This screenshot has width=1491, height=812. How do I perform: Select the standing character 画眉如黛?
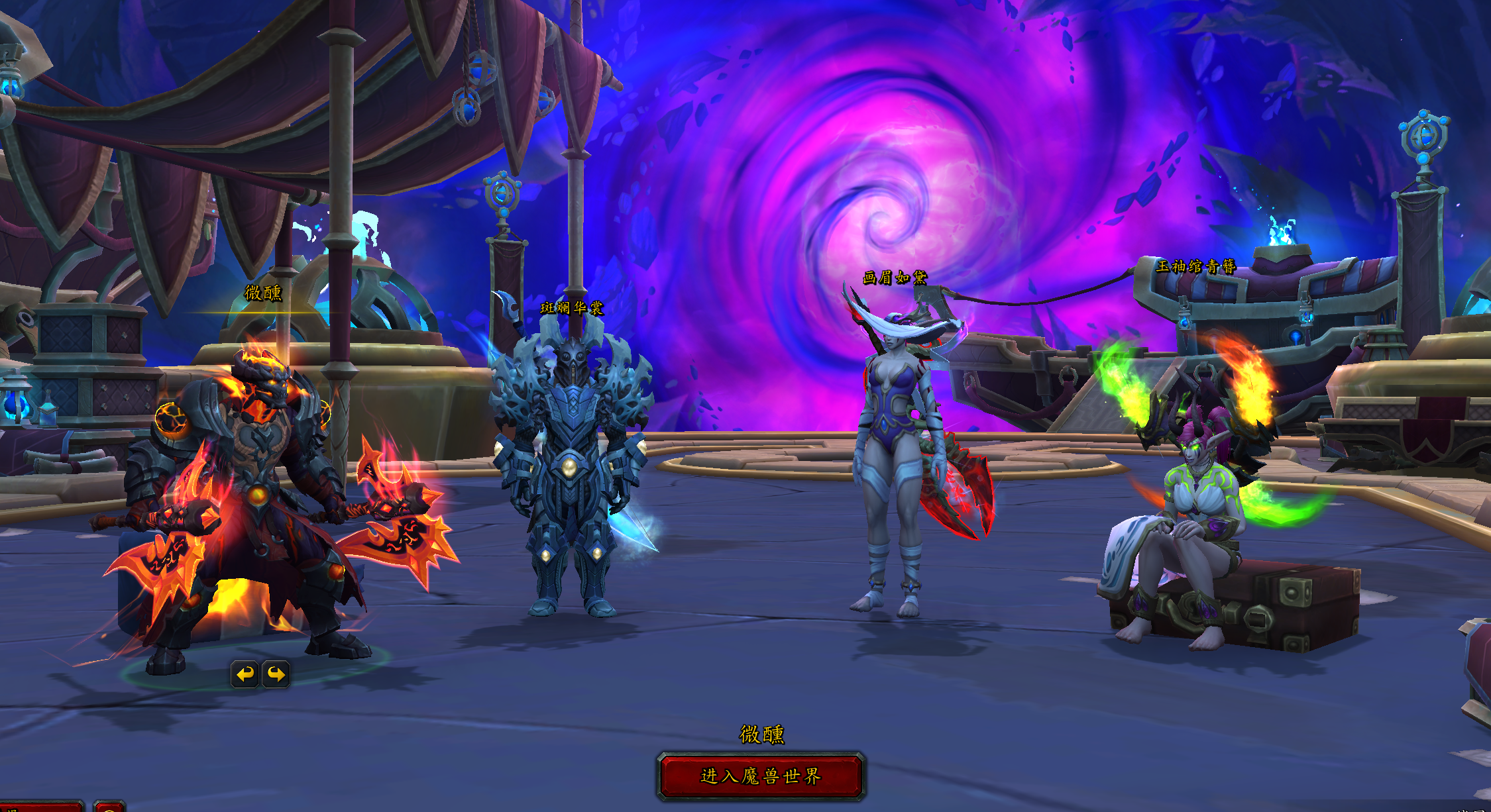[895, 464]
